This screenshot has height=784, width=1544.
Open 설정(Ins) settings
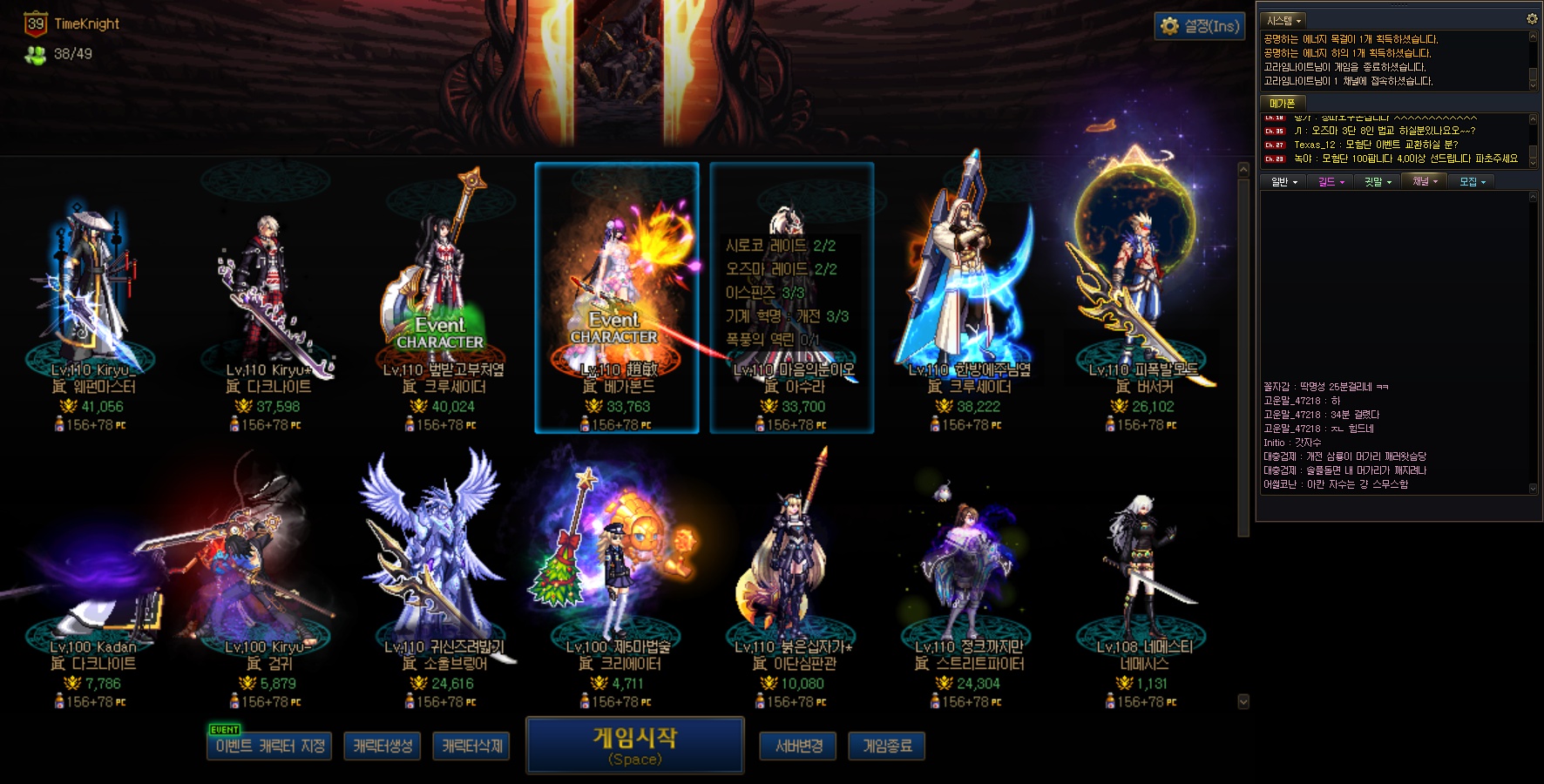click(1199, 26)
